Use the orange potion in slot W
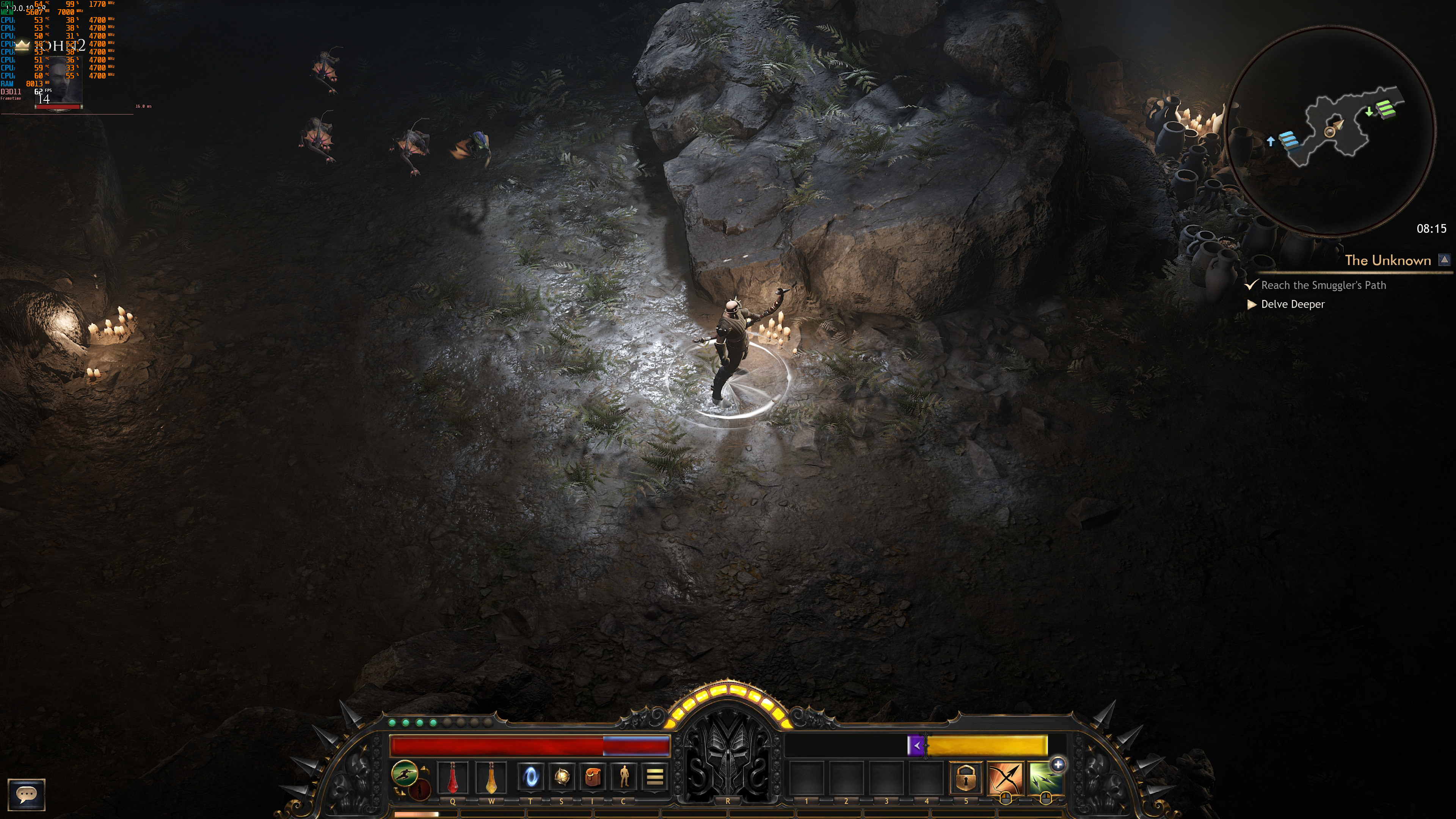The image size is (1456, 819). point(491,778)
